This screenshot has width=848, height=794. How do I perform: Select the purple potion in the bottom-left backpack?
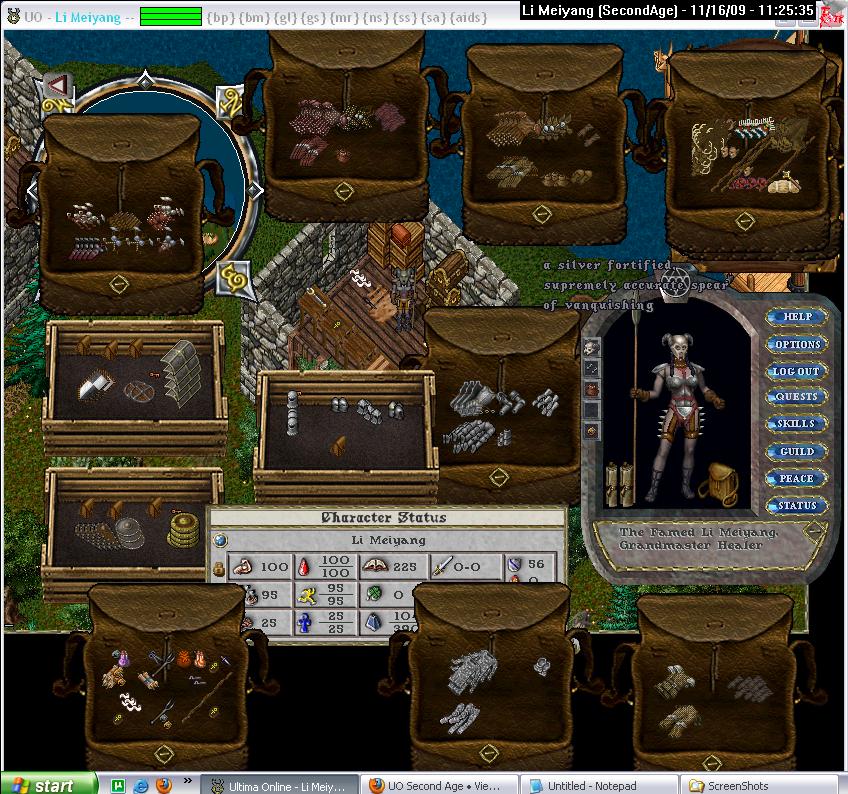click(122, 658)
